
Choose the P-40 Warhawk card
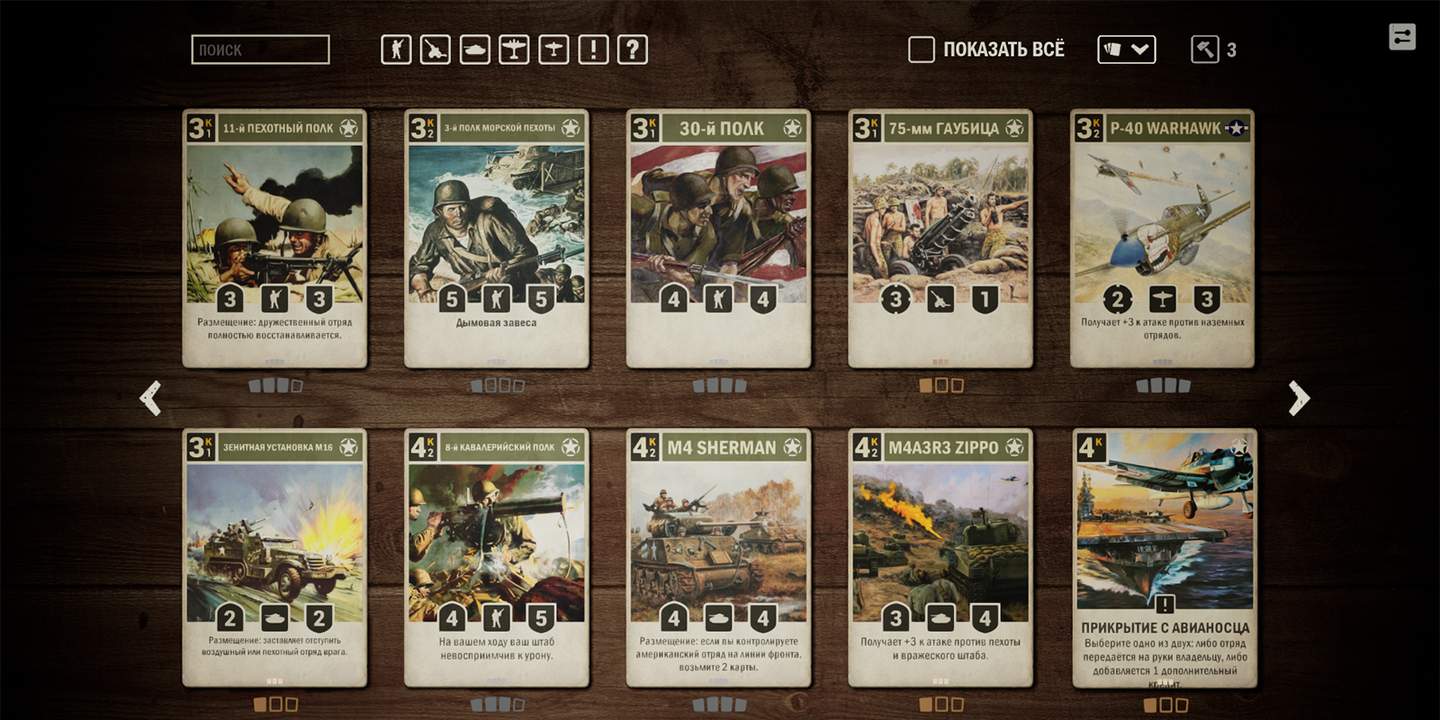(x=1162, y=238)
